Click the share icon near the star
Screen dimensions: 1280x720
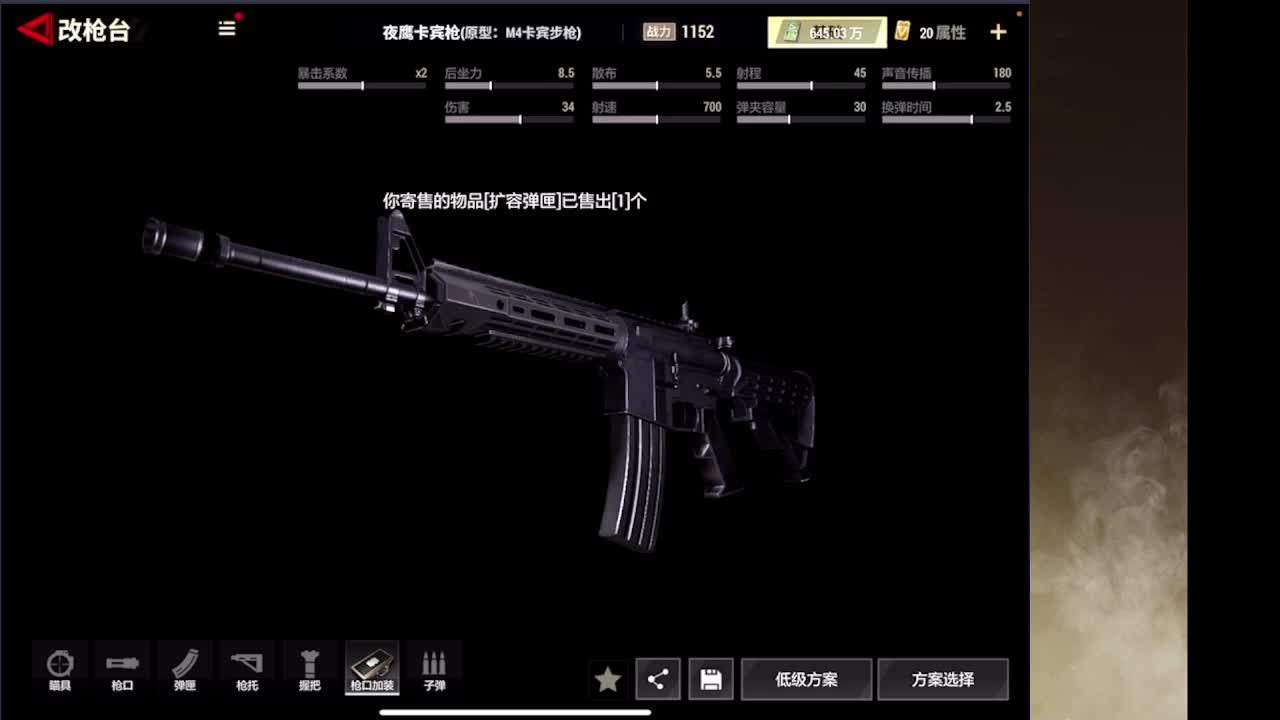(658, 678)
